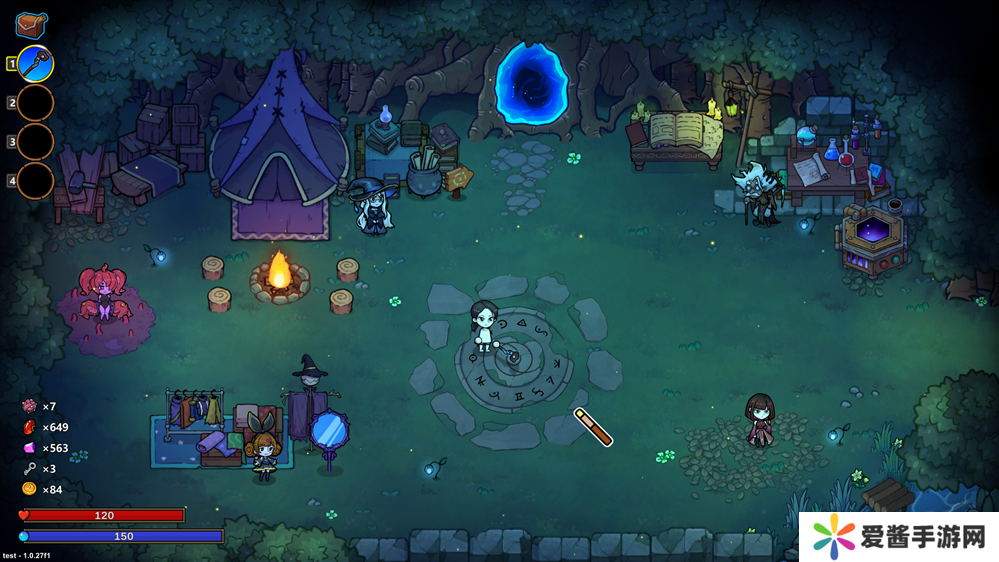Select the magic staff in slot 1
This screenshot has height=562, width=999.
point(35,64)
